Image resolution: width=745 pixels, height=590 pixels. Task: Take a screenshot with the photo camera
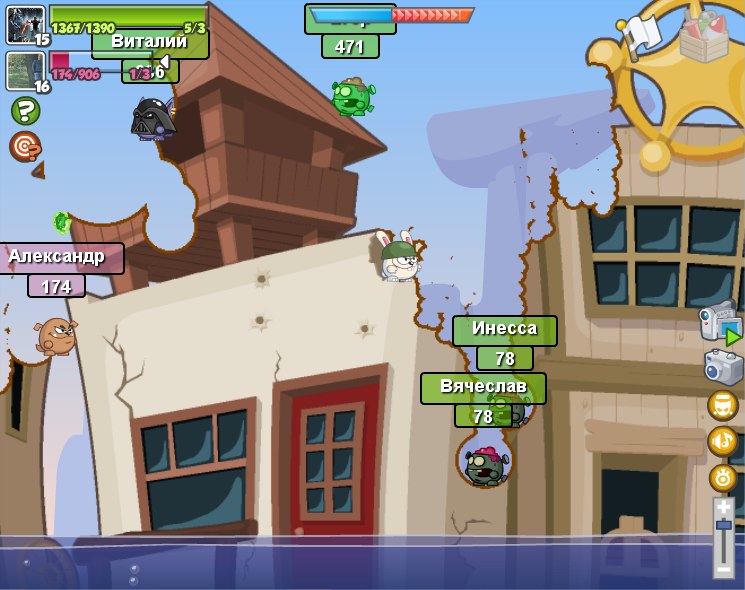[x=723, y=367]
